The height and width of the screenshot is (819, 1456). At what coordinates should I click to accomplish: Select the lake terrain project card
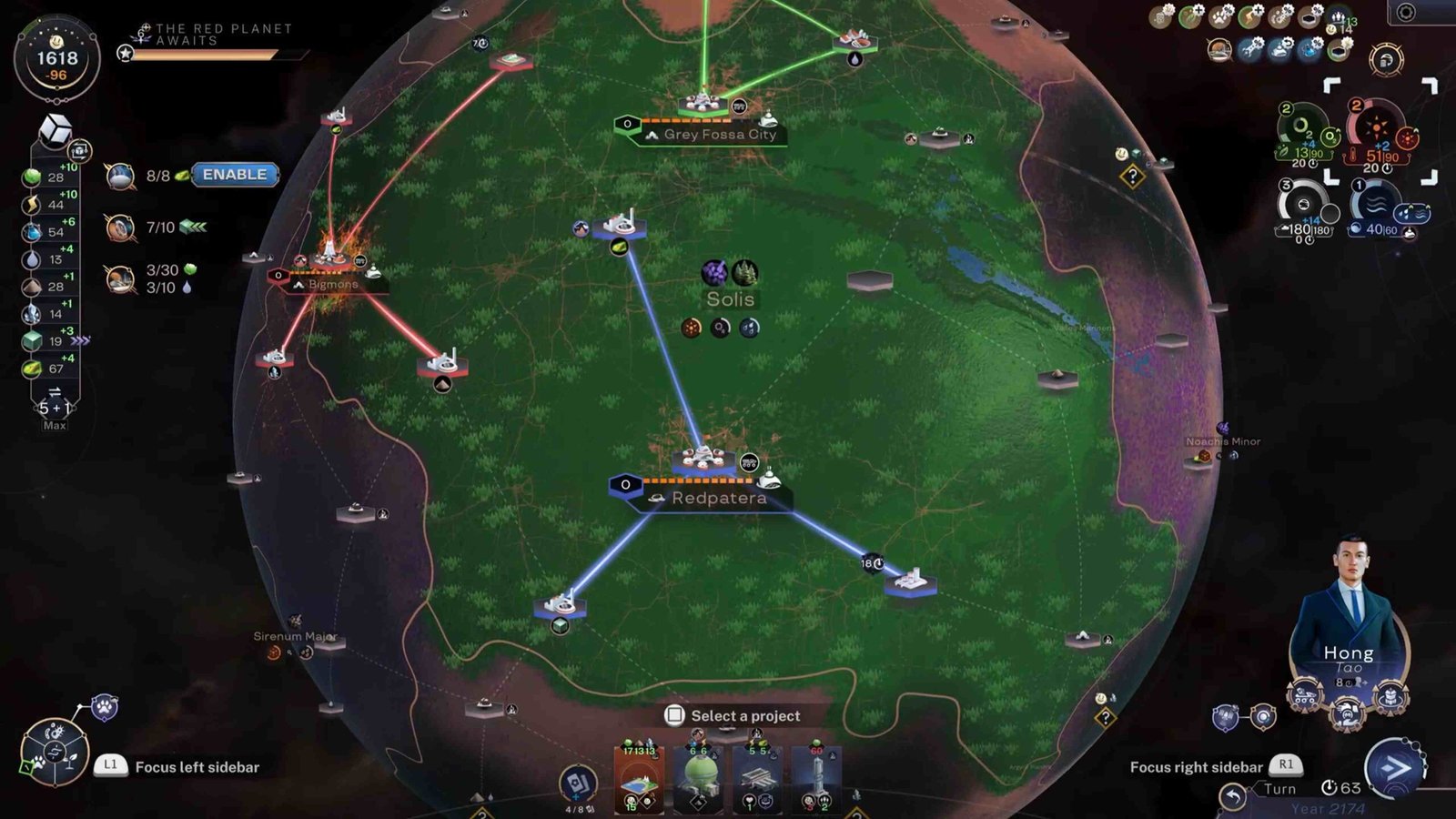(x=639, y=779)
